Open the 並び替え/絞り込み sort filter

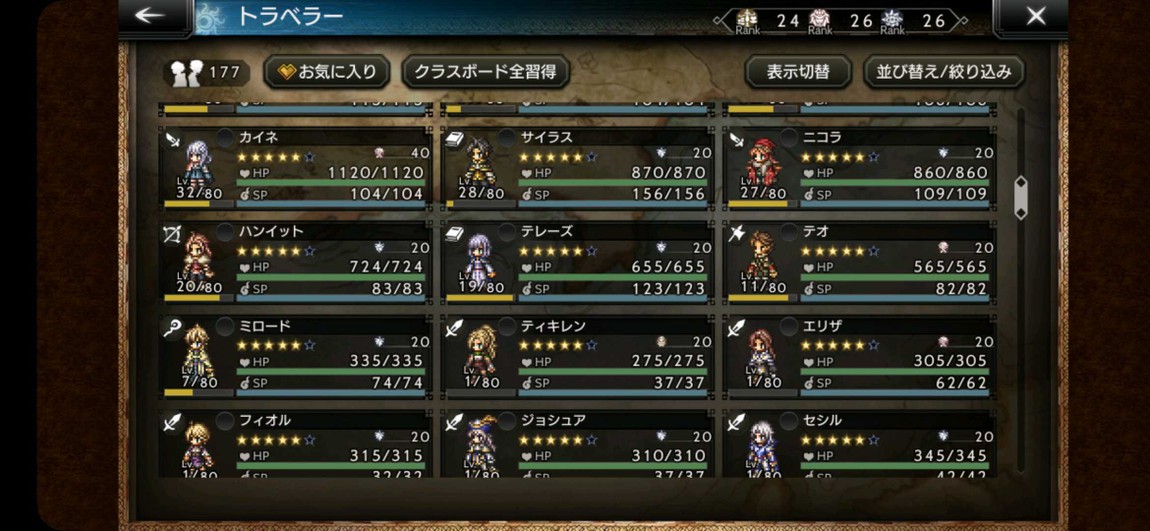943,72
